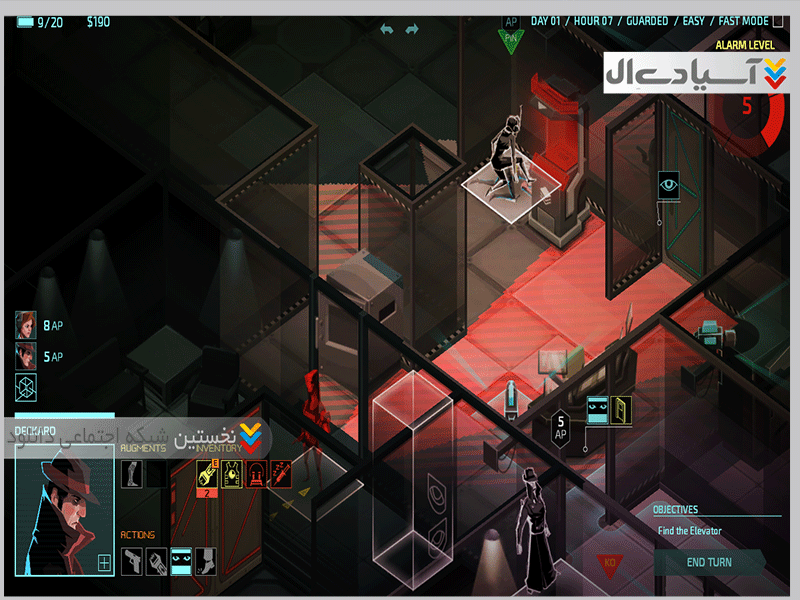Screen dimensions: 800x600
Task: Click the rotate camera left arrow
Action: (x=387, y=29)
